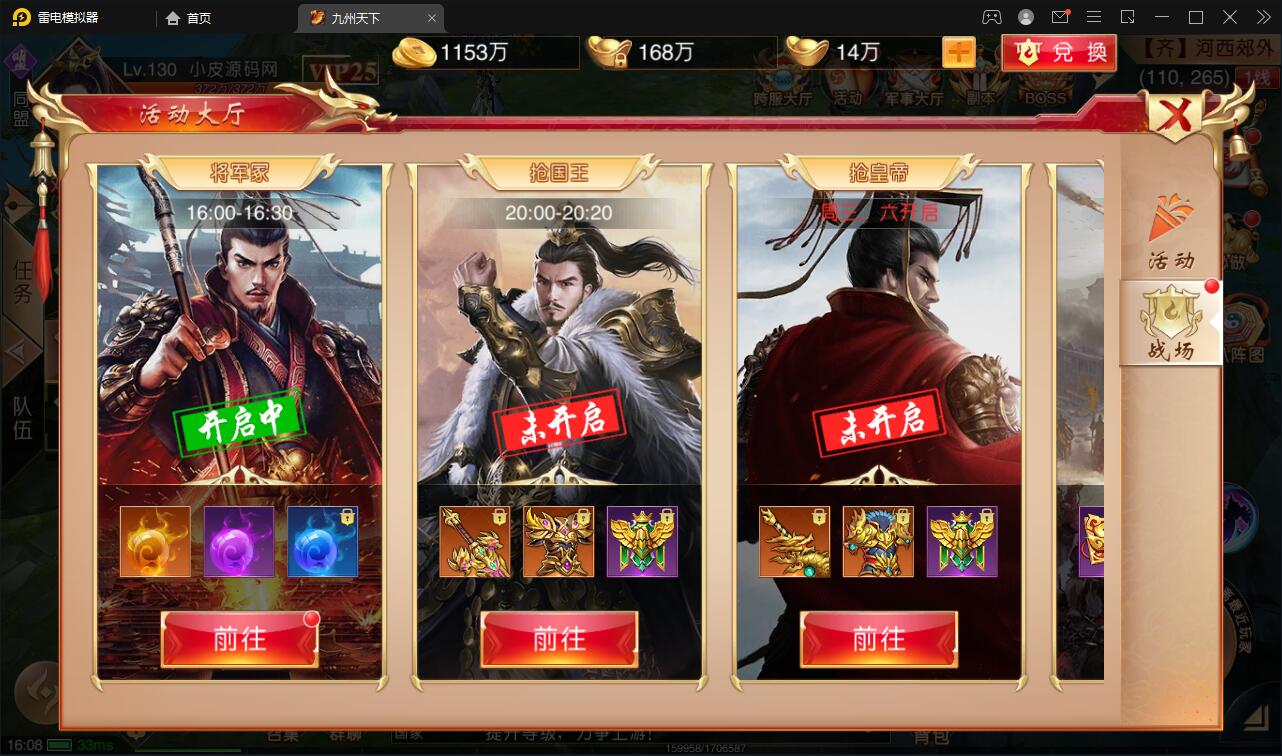Inspect the blue flame orb reward

(x=323, y=542)
